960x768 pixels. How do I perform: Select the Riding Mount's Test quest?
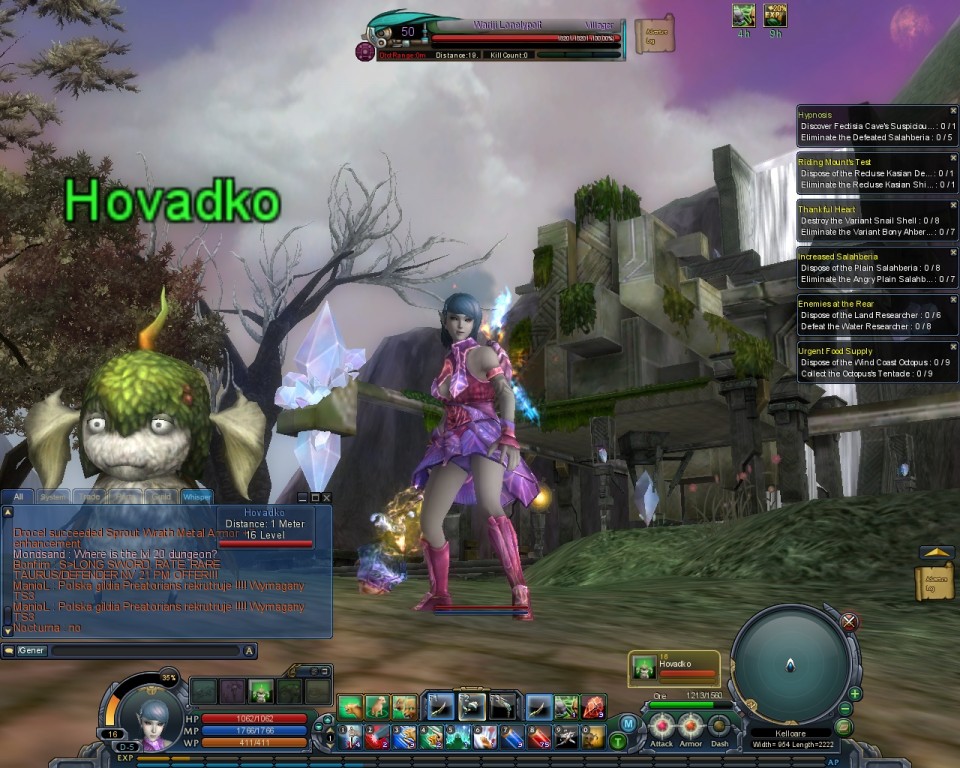(835, 162)
